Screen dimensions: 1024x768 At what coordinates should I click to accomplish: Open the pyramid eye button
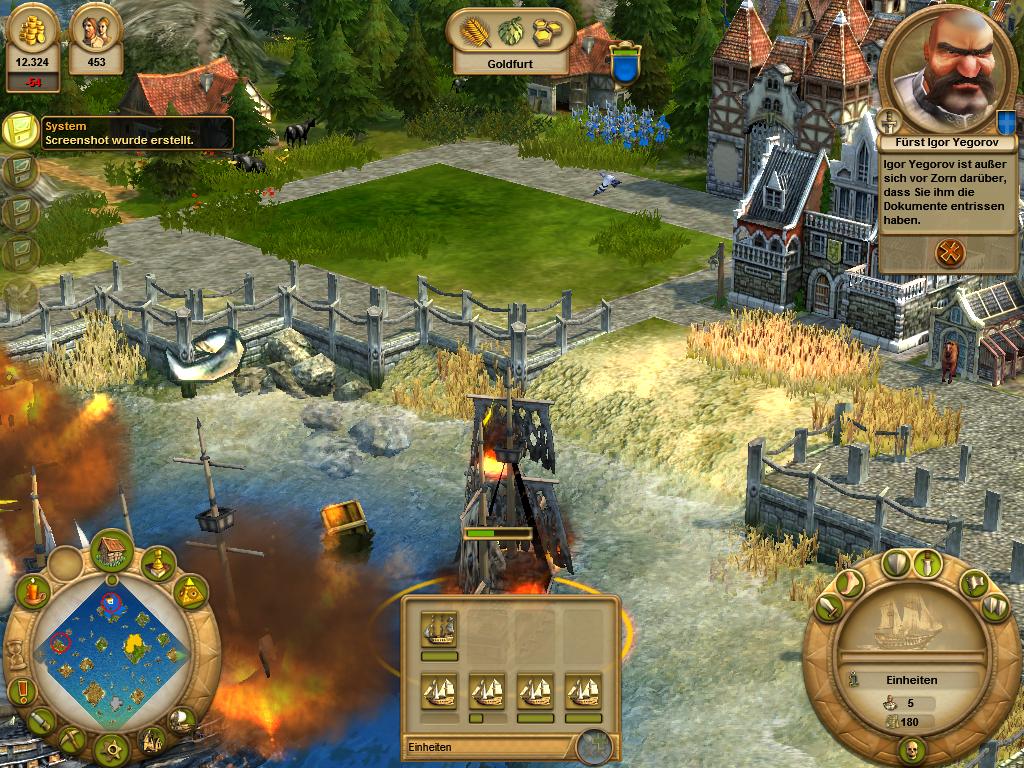point(190,593)
